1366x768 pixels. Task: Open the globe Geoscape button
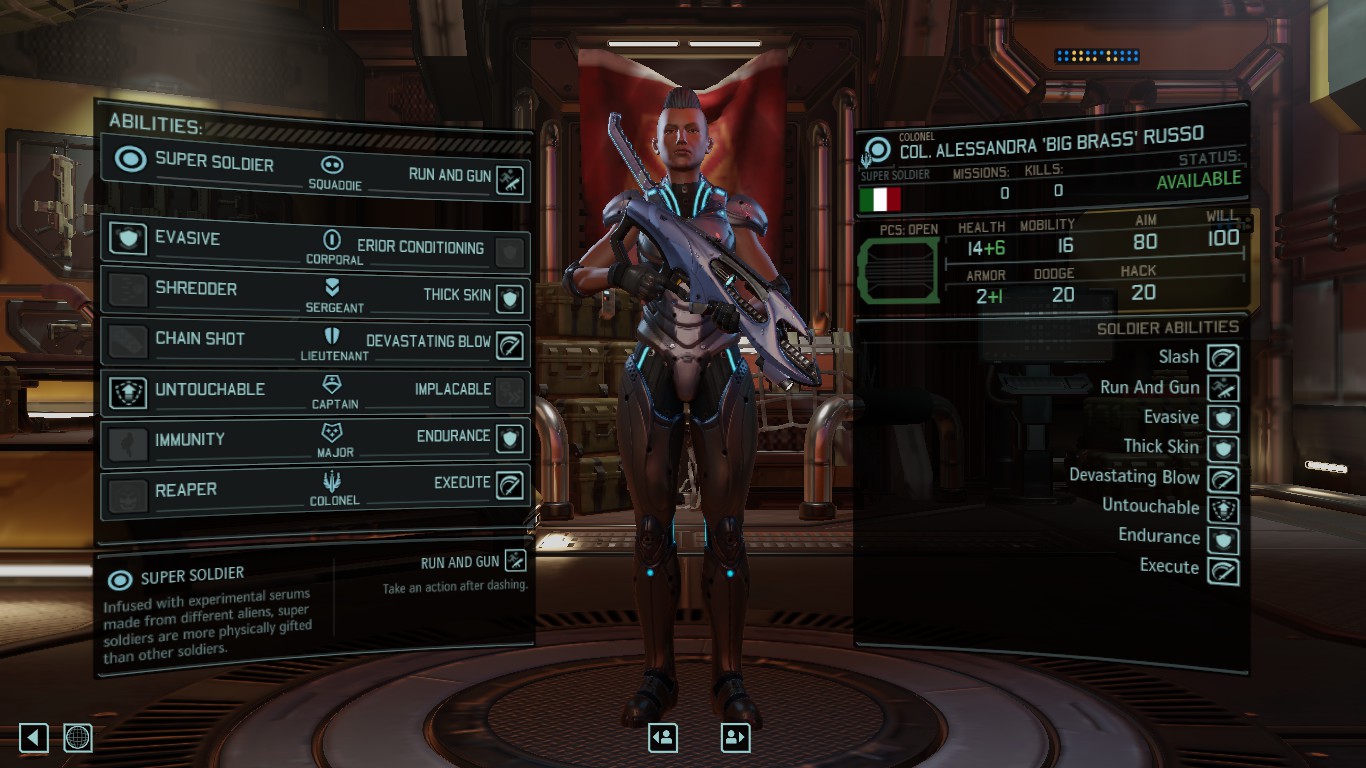tap(78, 738)
